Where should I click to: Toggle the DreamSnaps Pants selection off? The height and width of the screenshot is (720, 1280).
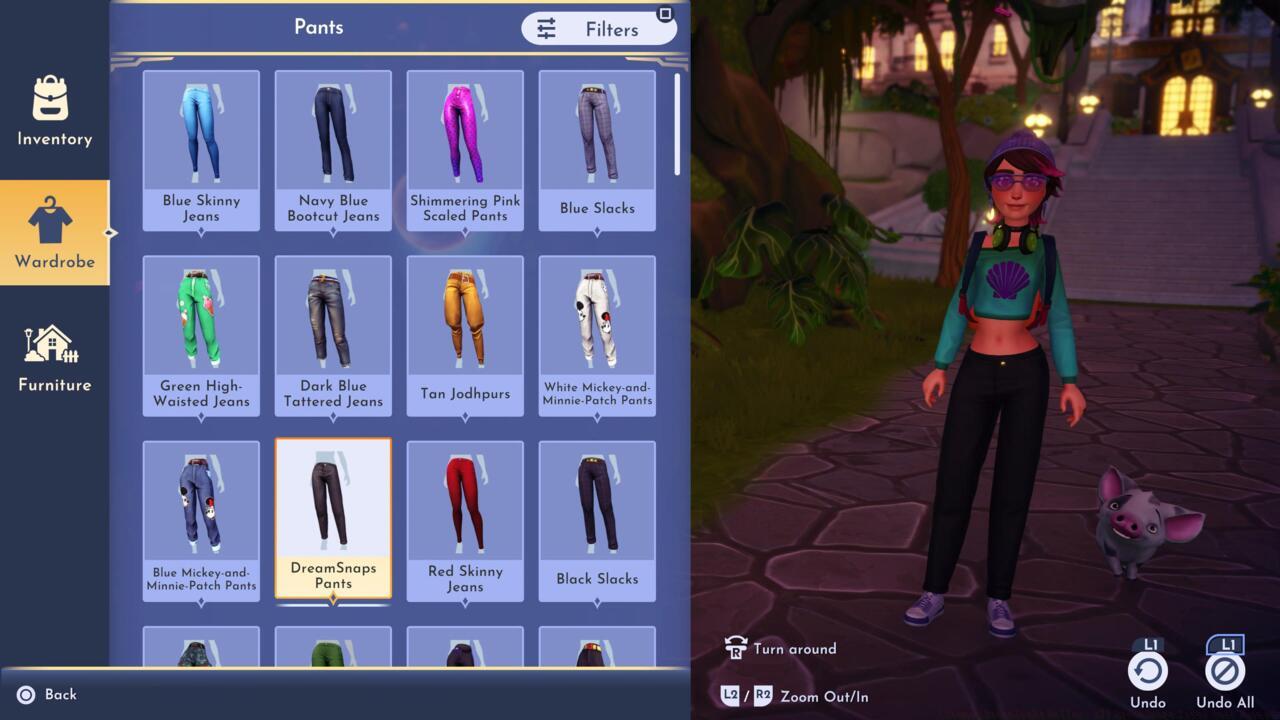point(333,505)
